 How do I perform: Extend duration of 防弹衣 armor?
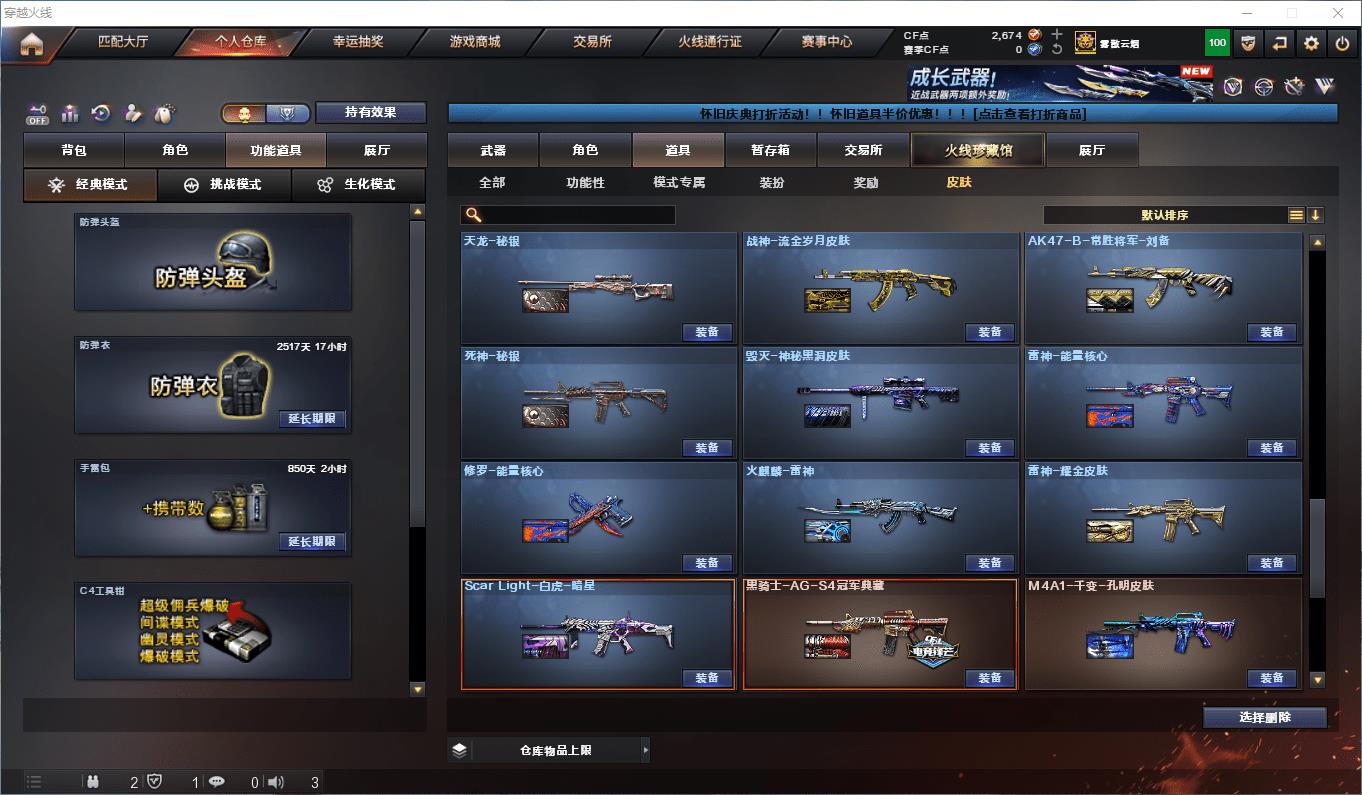[312, 419]
